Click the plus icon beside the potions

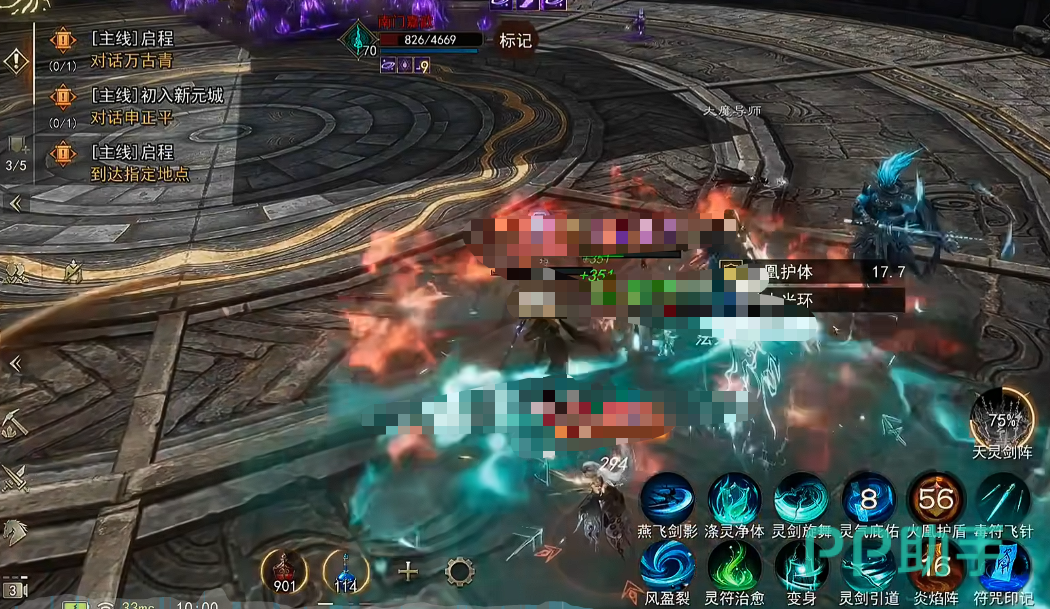[x=408, y=572]
